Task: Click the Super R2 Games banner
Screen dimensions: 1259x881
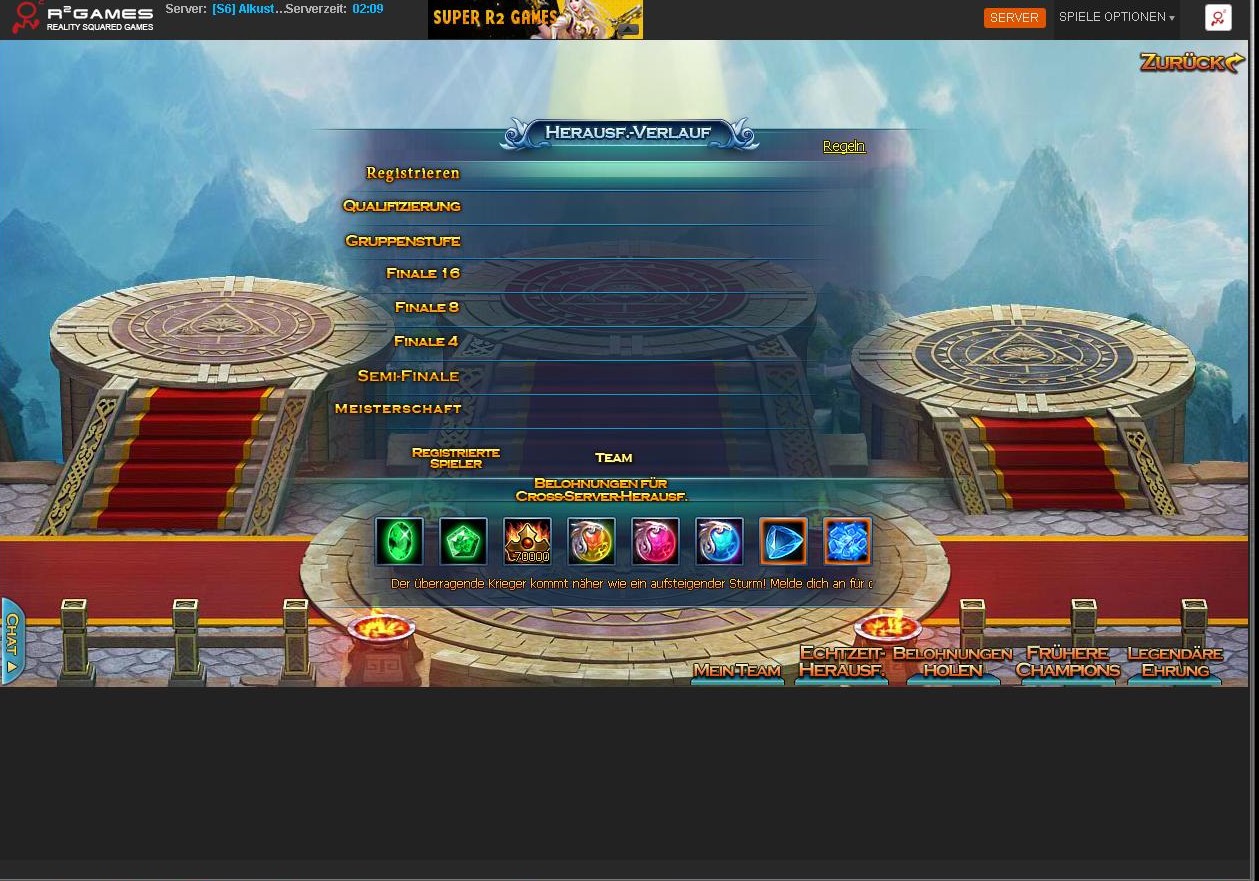Action: click(x=535, y=19)
